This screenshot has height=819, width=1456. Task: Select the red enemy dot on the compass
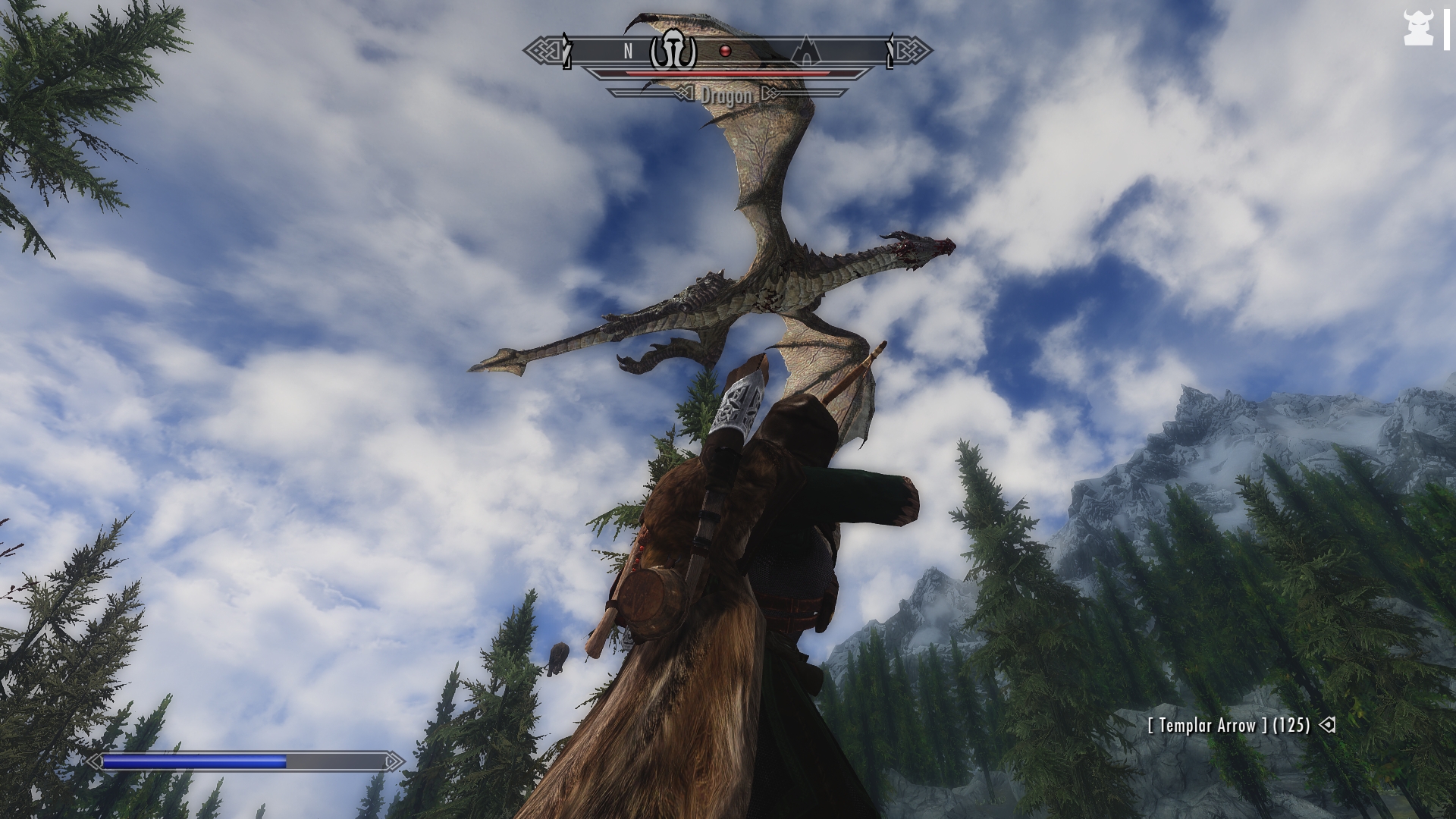pos(725,51)
